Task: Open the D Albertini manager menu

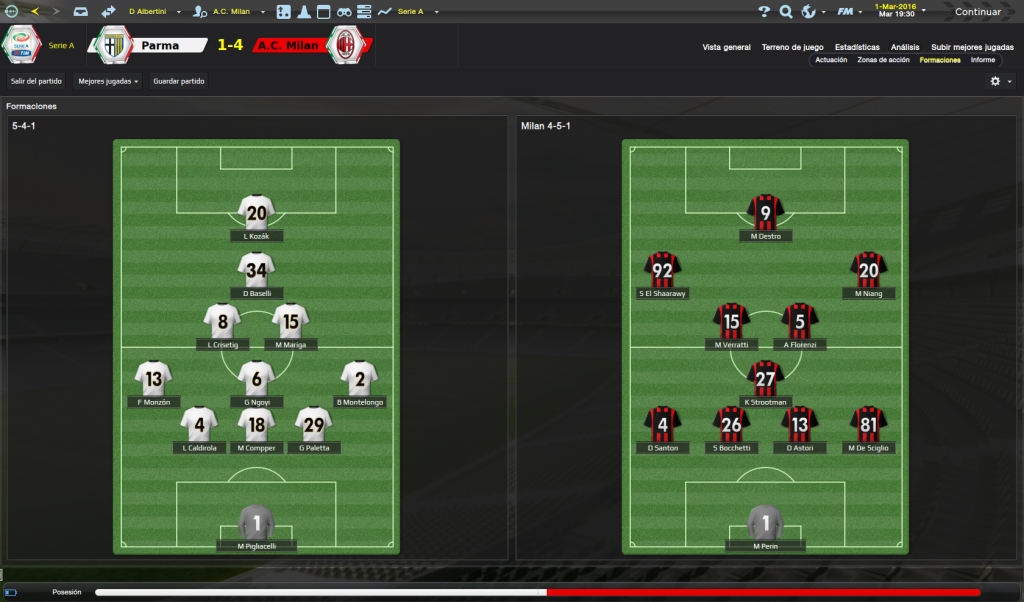Action: pos(150,12)
